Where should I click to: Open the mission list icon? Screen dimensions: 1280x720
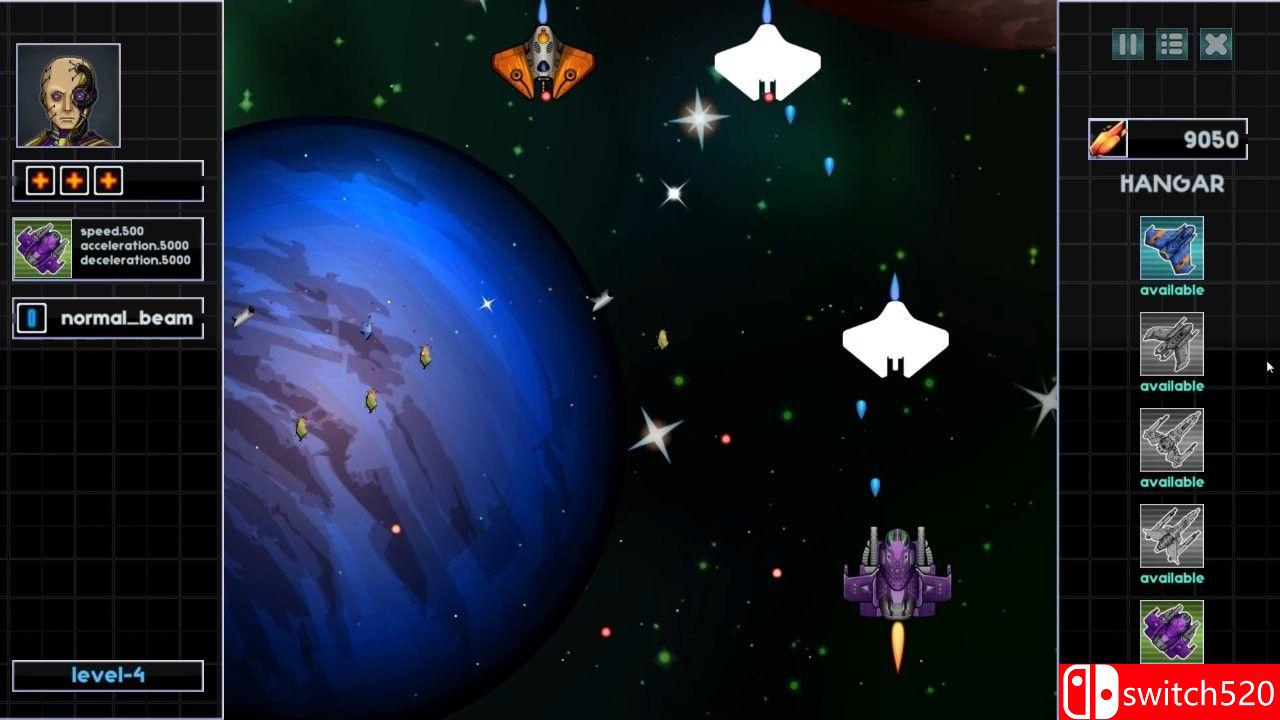coord(1170,45)
